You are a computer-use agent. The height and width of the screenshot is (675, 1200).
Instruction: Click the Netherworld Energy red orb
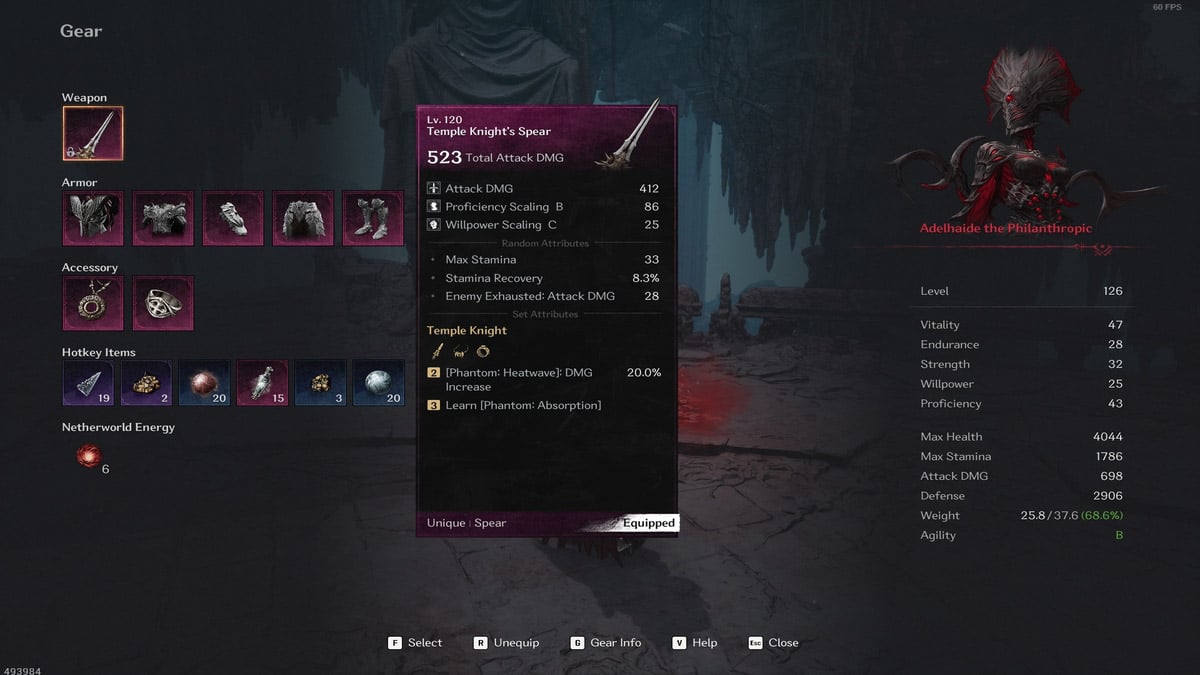pyautogui.click(x=90, y=457)
